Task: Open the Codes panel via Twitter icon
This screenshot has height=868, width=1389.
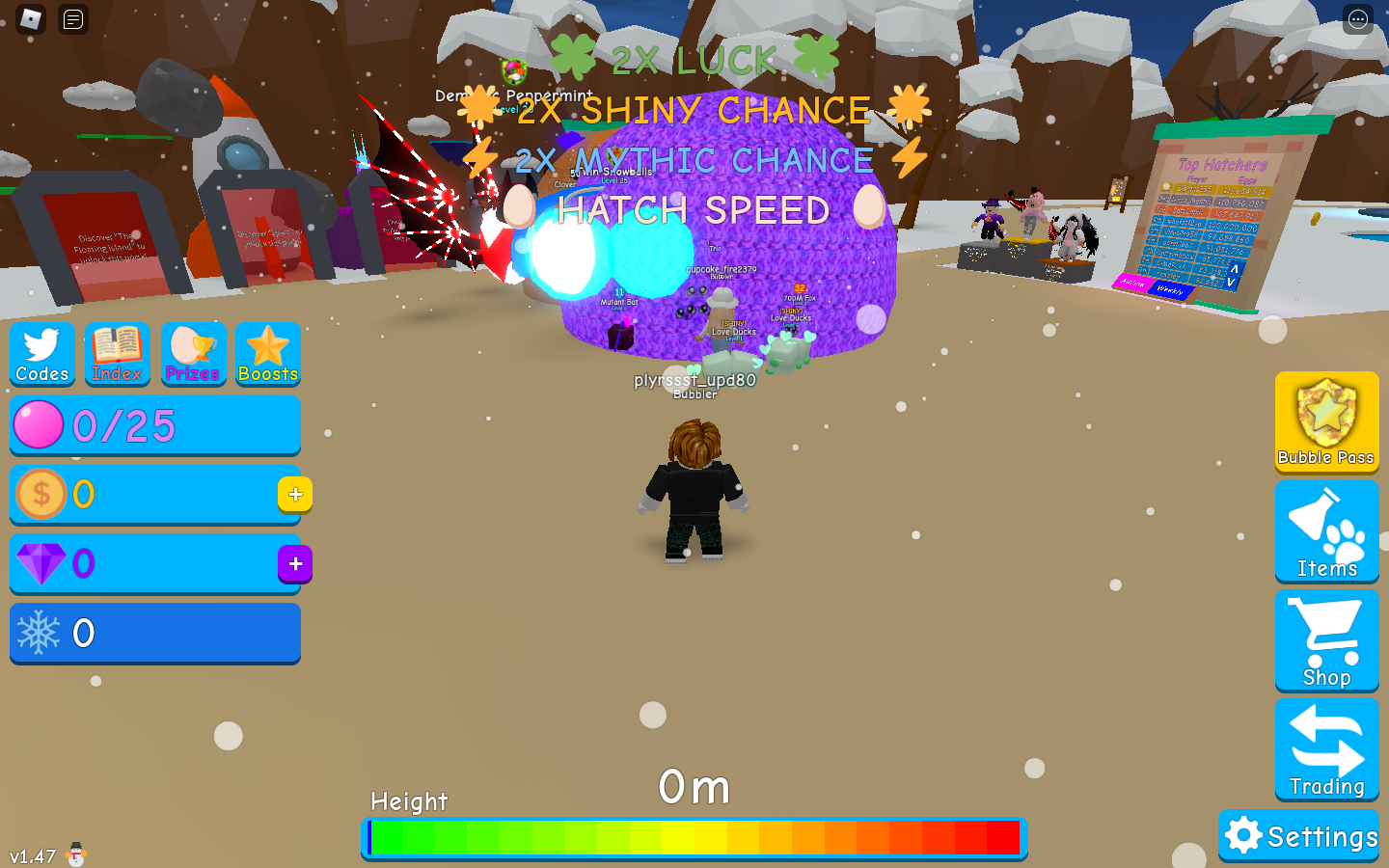Action: point(41,354)
